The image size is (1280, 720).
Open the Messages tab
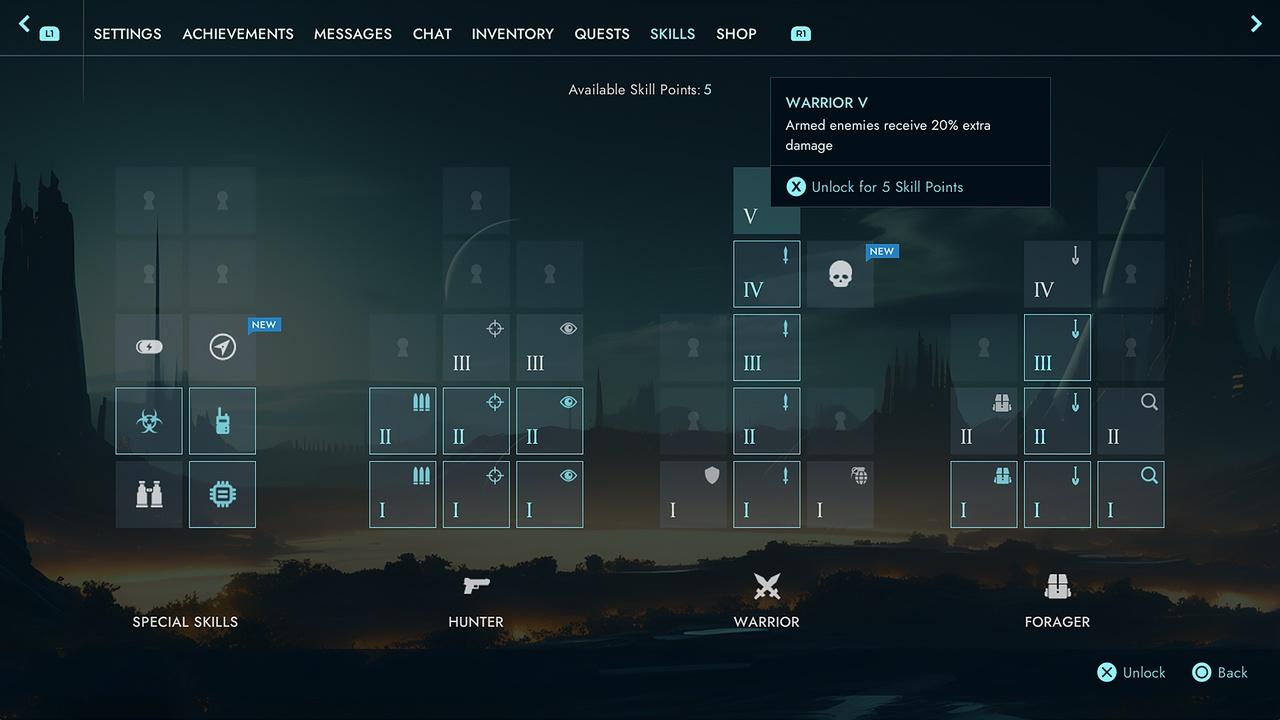[x=353, y=34]
